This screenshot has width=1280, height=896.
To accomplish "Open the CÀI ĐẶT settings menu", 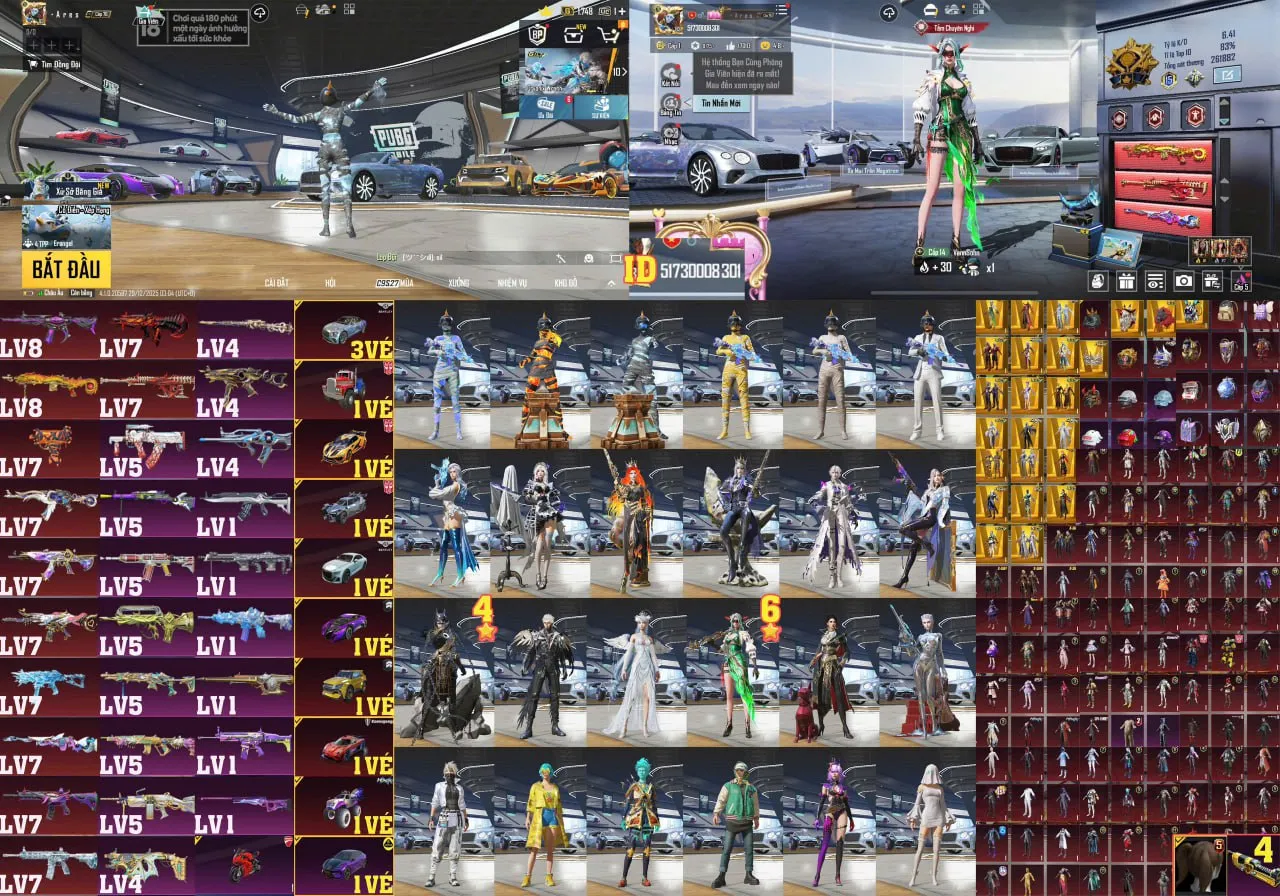I will coord(277,283).
